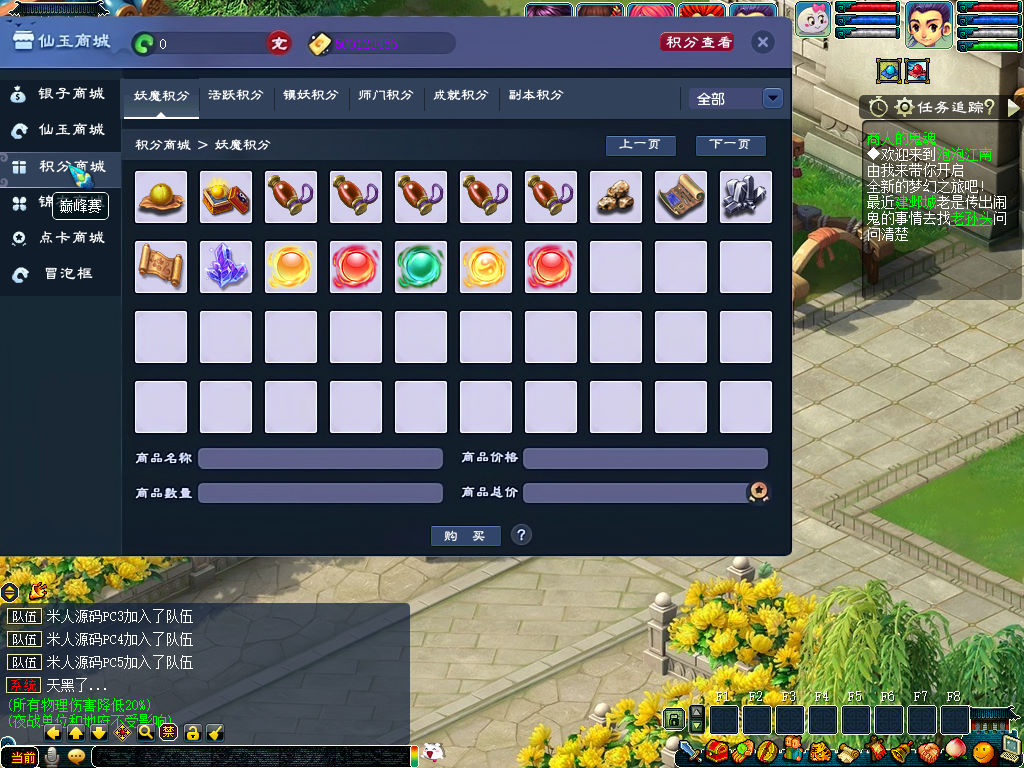The height and width of the screenshot is (768, 1024).
Task: Open the question mark help button
Action: point(521,535)
